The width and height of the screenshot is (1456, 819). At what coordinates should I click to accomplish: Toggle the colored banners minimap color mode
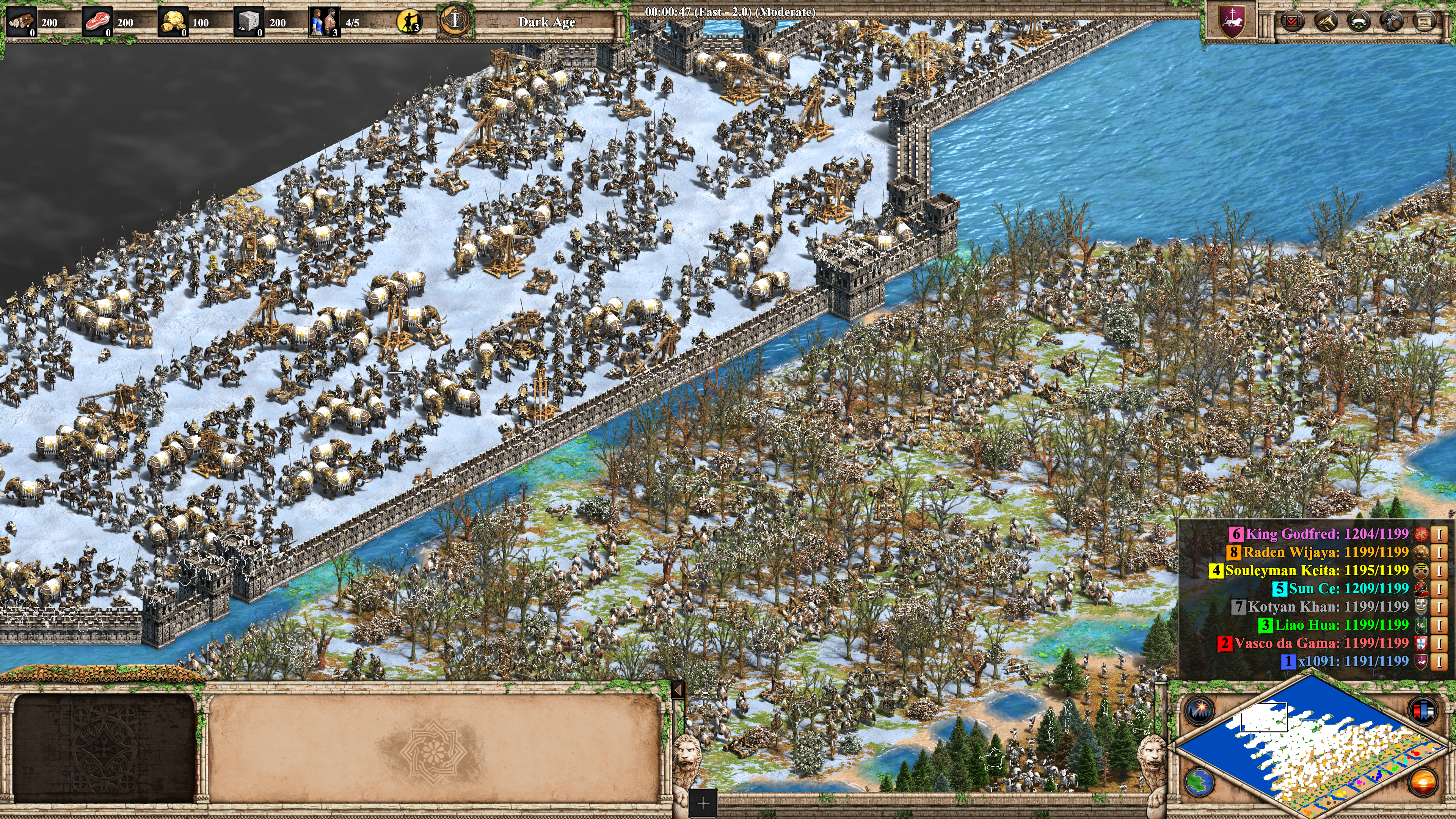tap(1423, 711)
